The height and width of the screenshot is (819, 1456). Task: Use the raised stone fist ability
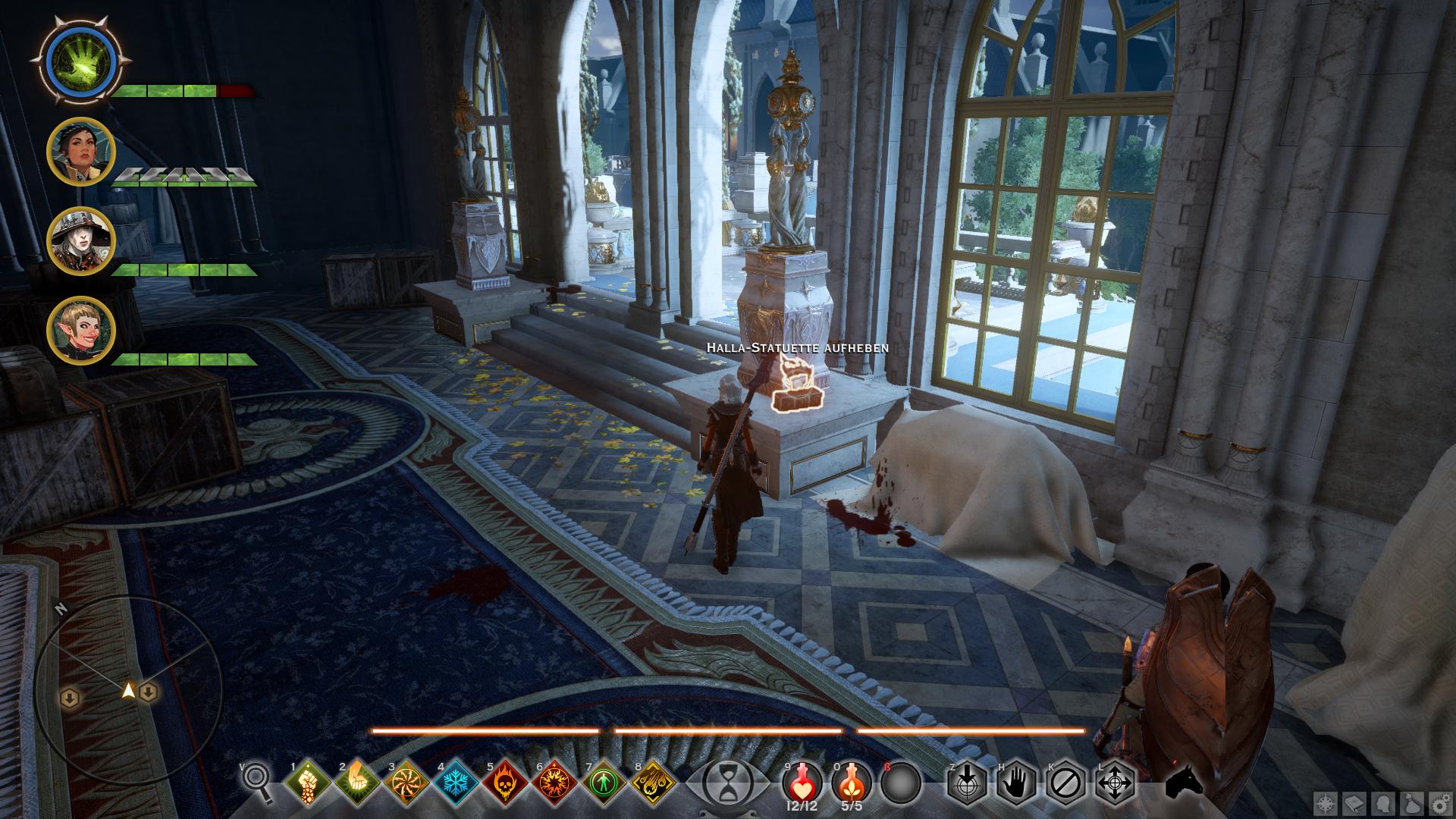click(309, 783)
